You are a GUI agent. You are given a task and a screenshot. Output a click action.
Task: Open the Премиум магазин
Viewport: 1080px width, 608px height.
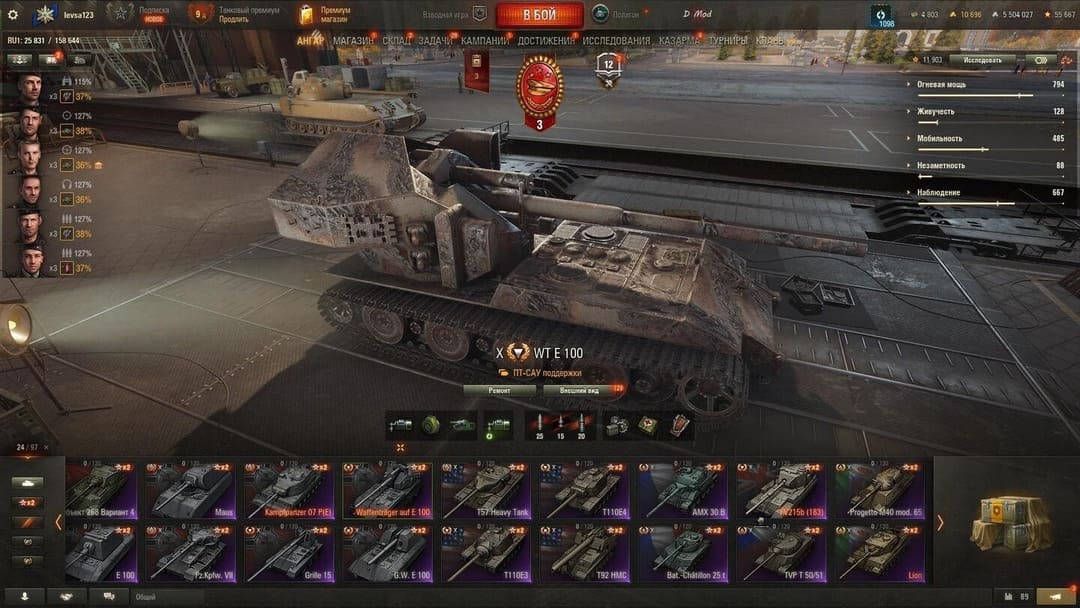coord(326,15)
